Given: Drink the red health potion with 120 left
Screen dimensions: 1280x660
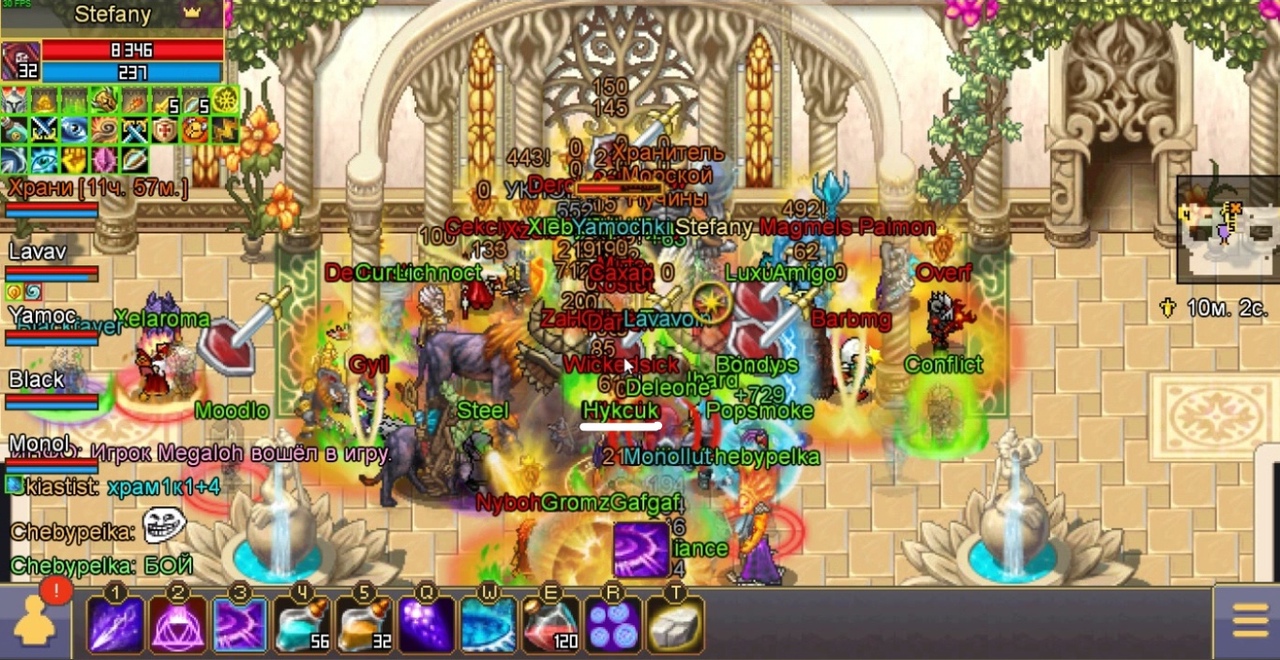Looking at the screenshot, I should (x=551, y=625).
